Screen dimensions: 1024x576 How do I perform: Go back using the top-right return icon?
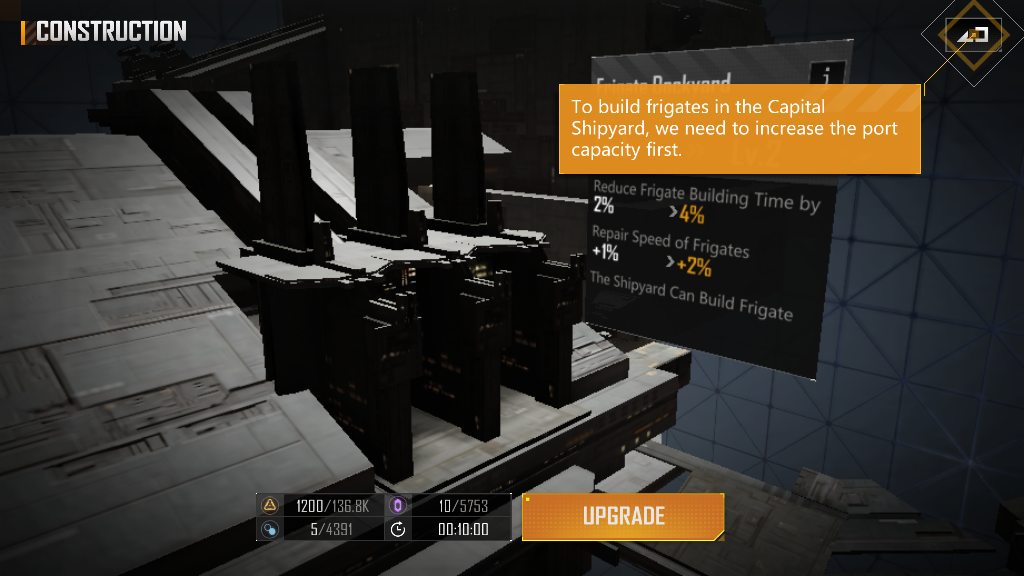[972, 35]
